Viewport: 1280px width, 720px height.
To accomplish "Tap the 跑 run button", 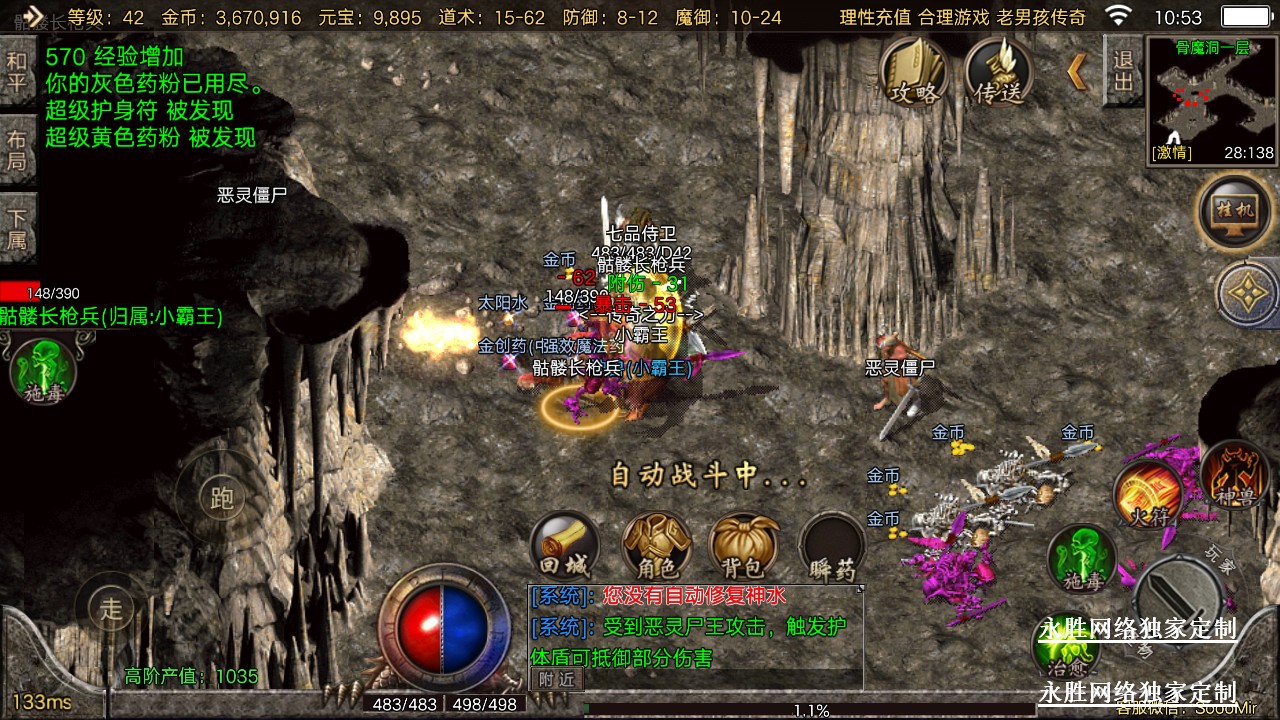I will click(222, 497).
